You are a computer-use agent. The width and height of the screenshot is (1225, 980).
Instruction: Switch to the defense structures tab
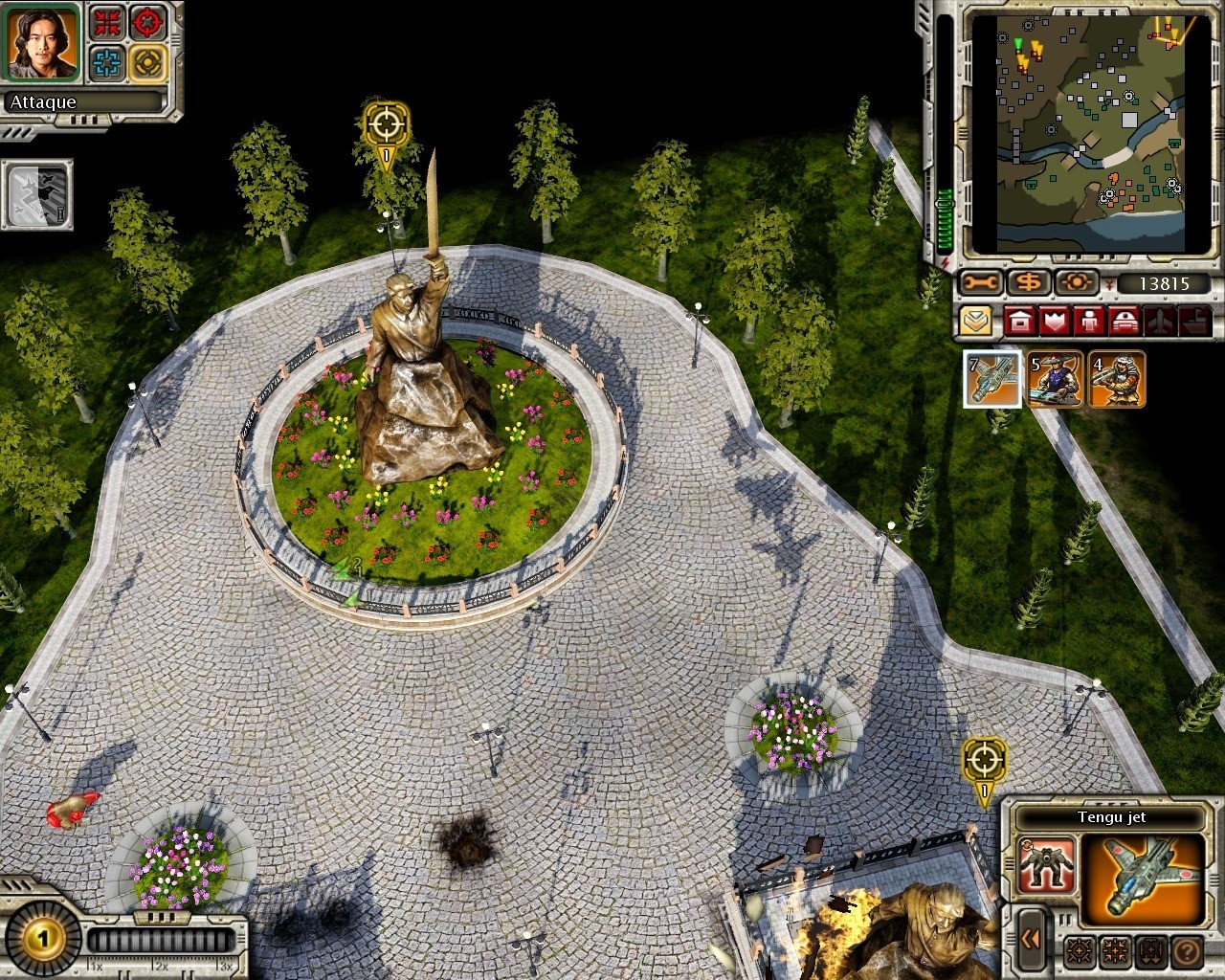point(1055,322)
